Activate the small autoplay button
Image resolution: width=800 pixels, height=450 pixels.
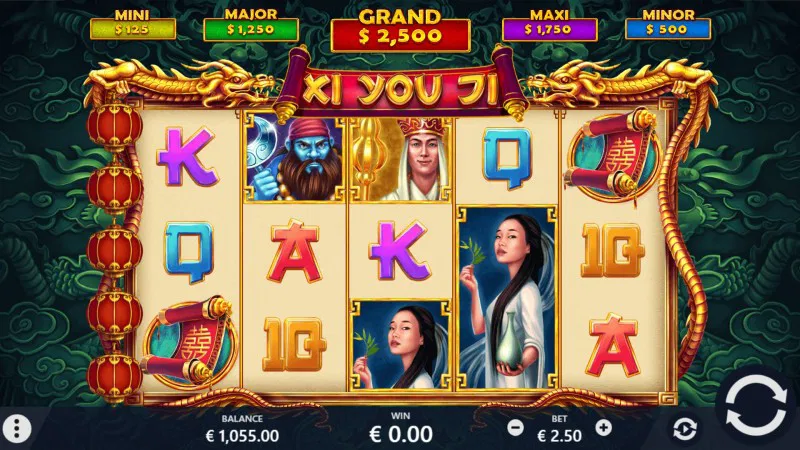coord(684,429)
